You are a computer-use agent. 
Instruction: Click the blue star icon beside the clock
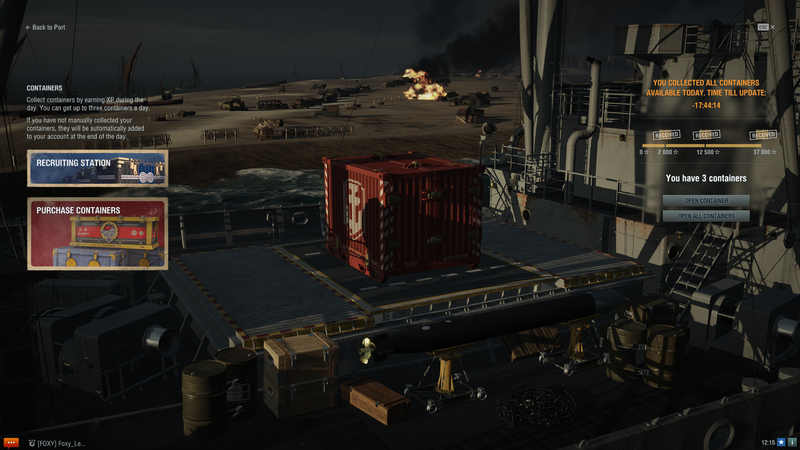[782, 442]
